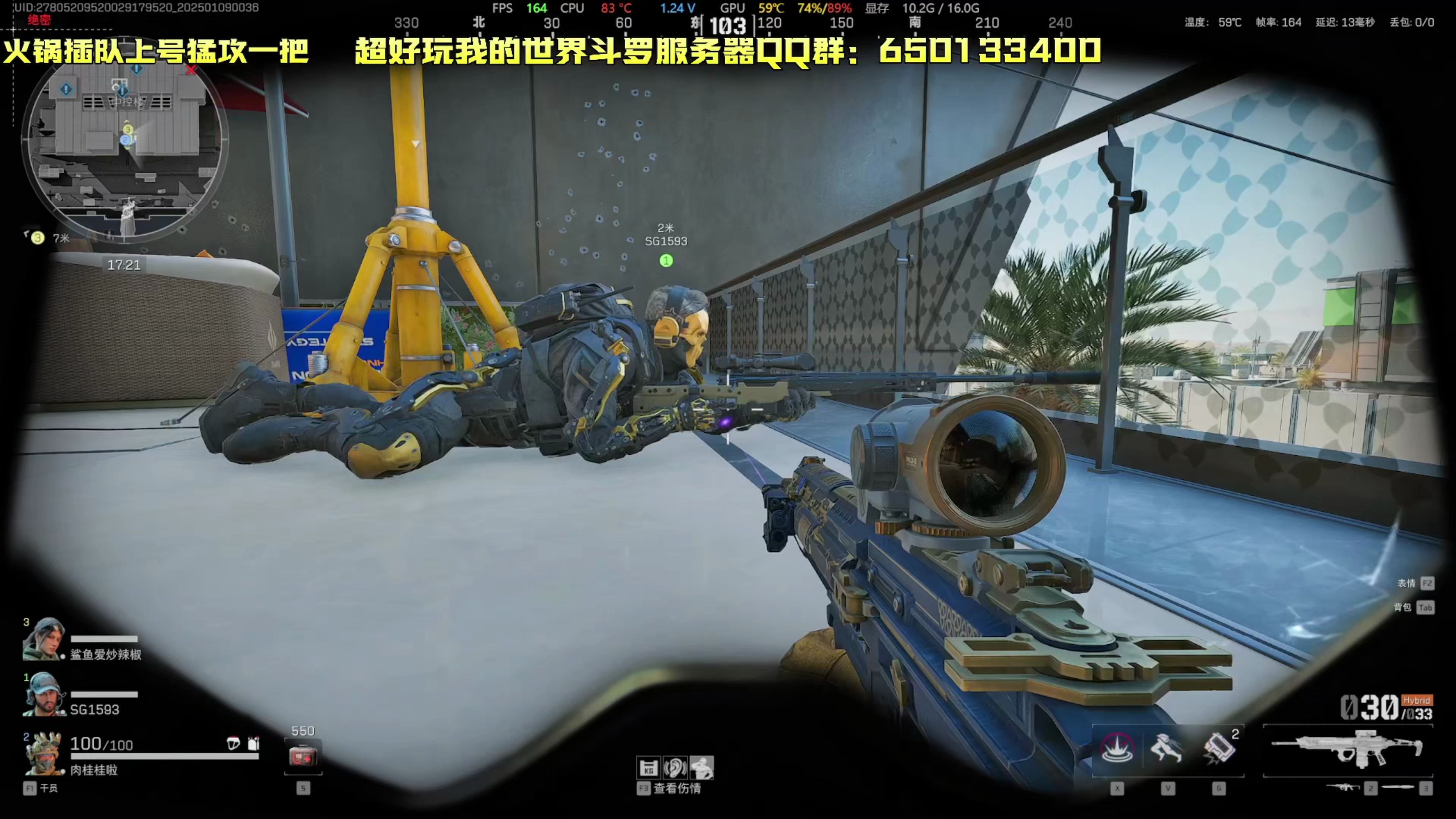This screenshot has height=819, width=1456.
Task: Click the SG1593 nameplate marker above the prone player
Action: pos(665,241)
